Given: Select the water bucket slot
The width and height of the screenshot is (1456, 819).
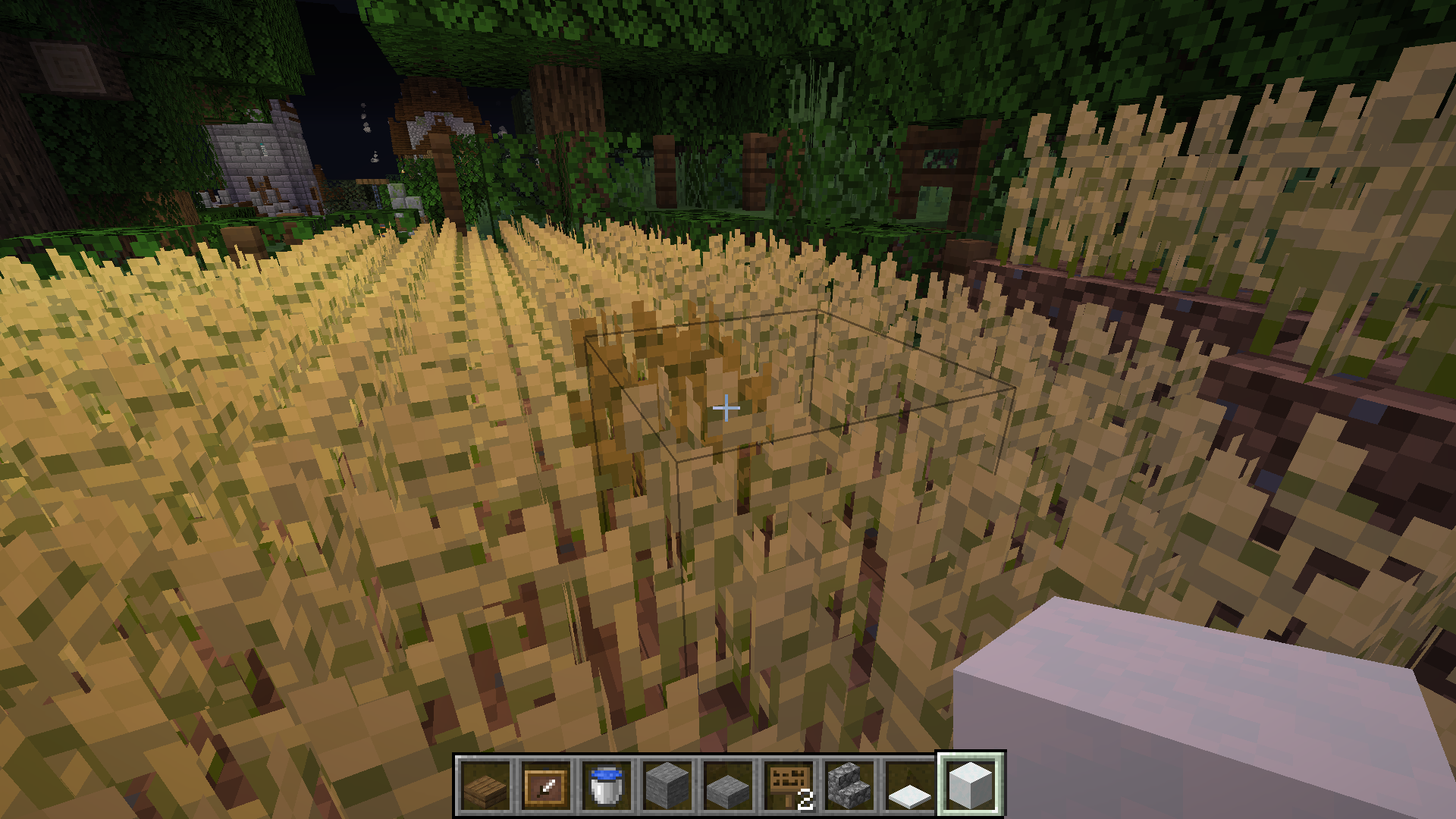Looking at the screenshot, I should (607, 786).
